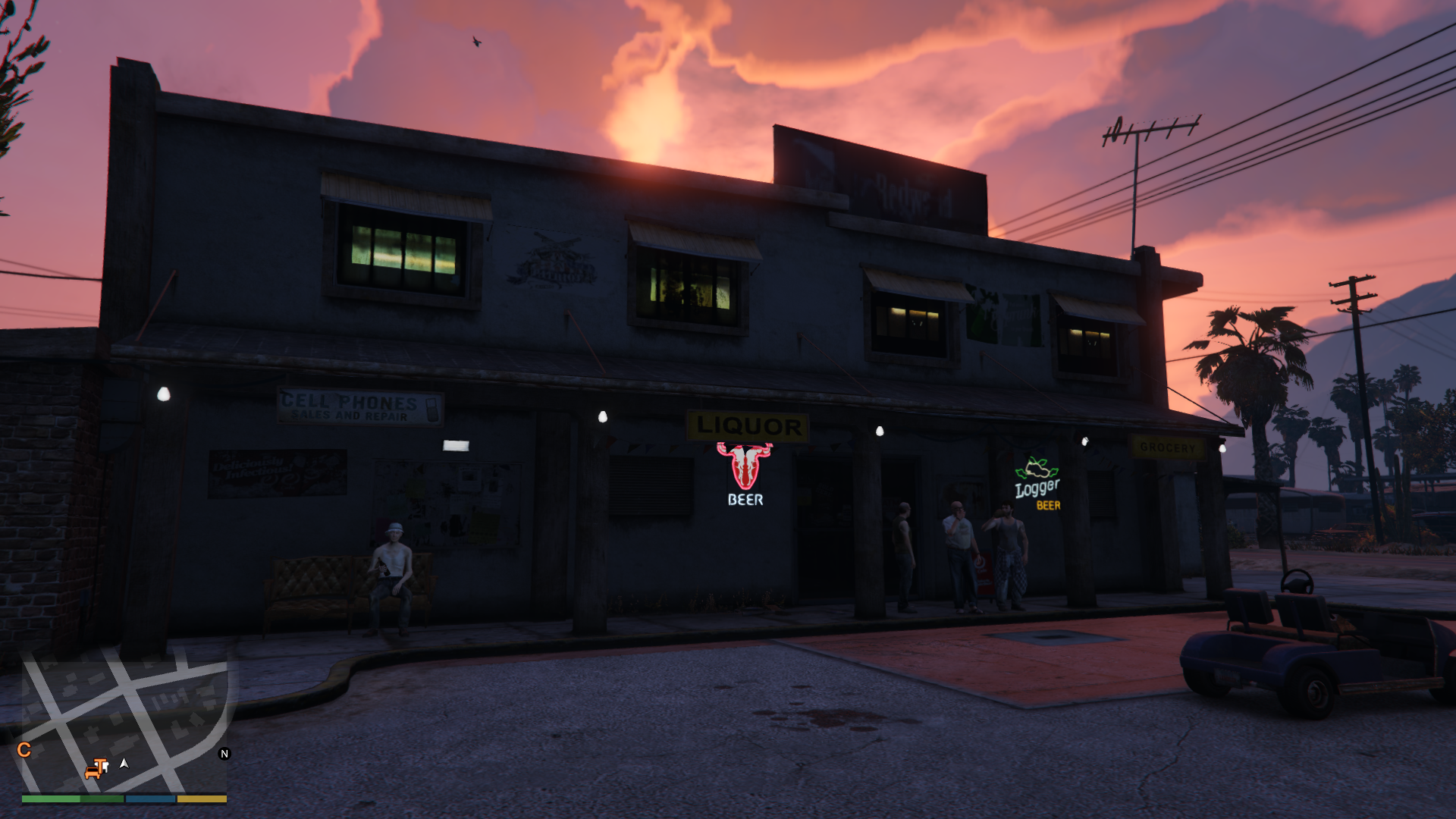The height and width of the screenshot is (819, 1456).
Task: Click the white player arrow on minimap
Action: coord(124,764)
